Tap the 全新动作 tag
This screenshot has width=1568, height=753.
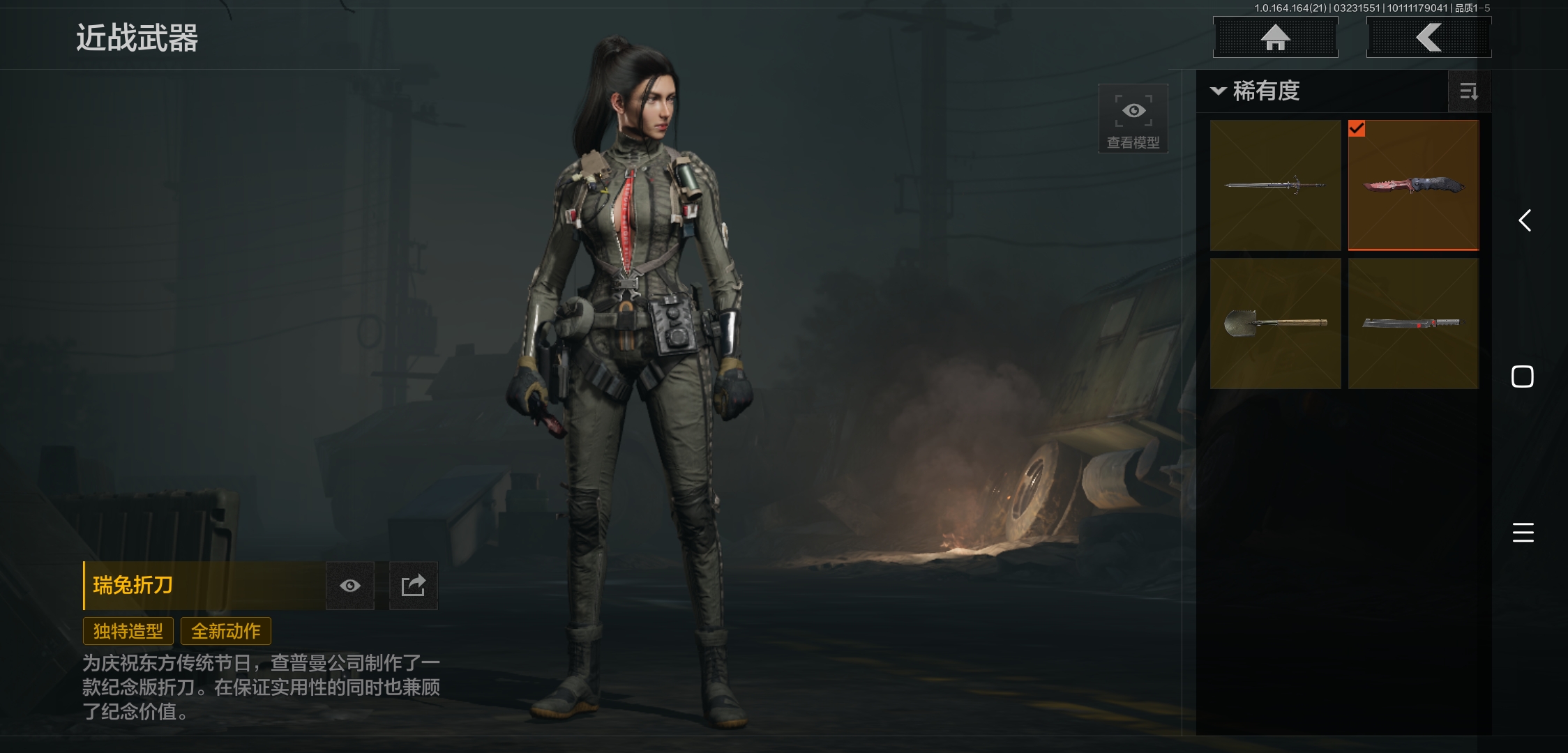(x=226, y=632)
